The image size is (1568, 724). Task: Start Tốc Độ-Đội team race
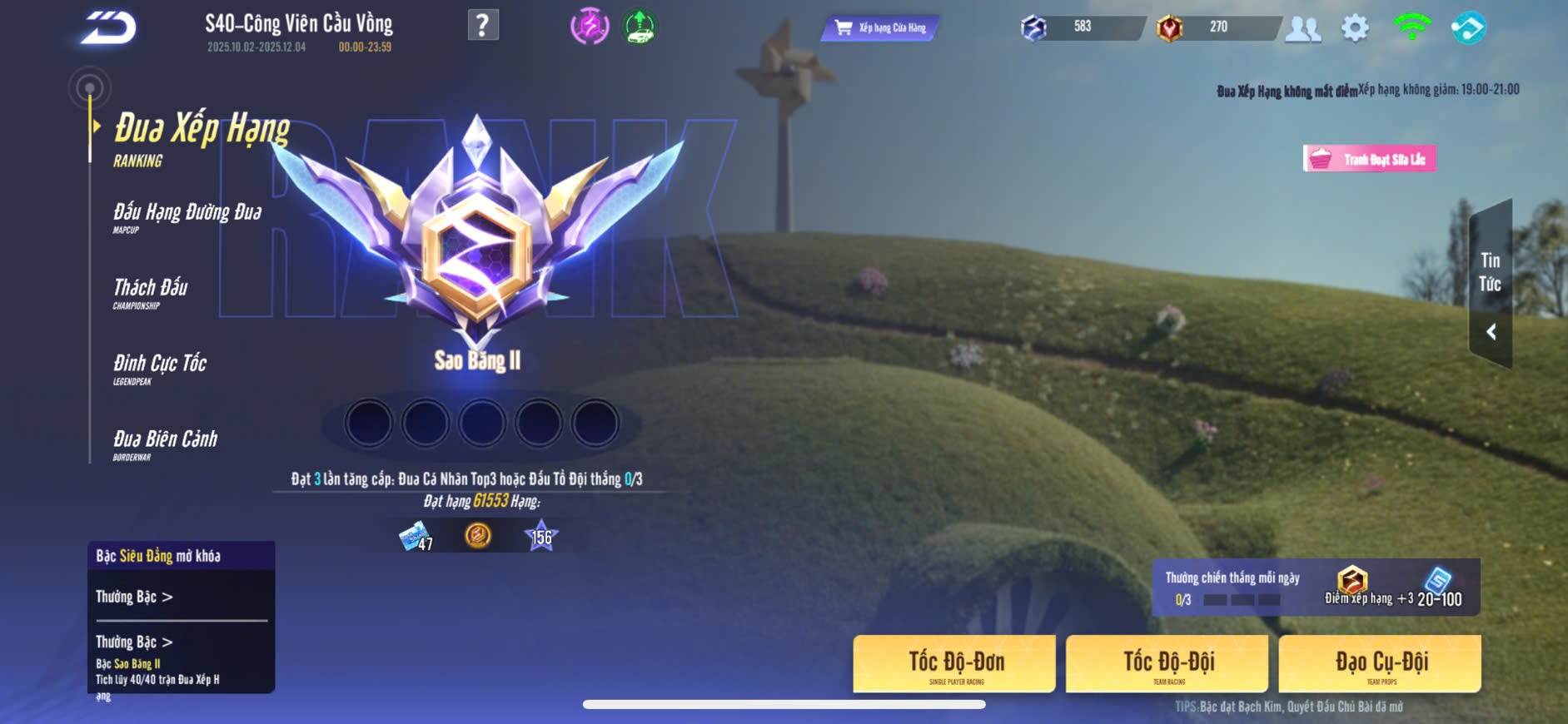tap(1167, 663)
